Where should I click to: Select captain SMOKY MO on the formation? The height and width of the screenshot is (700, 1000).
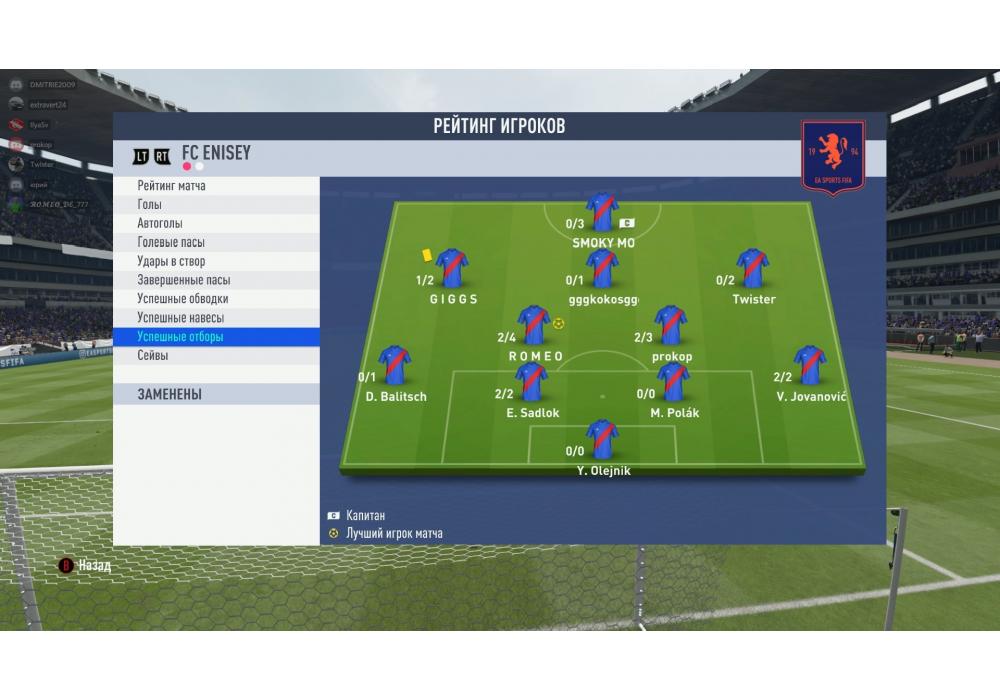[602, 212]
